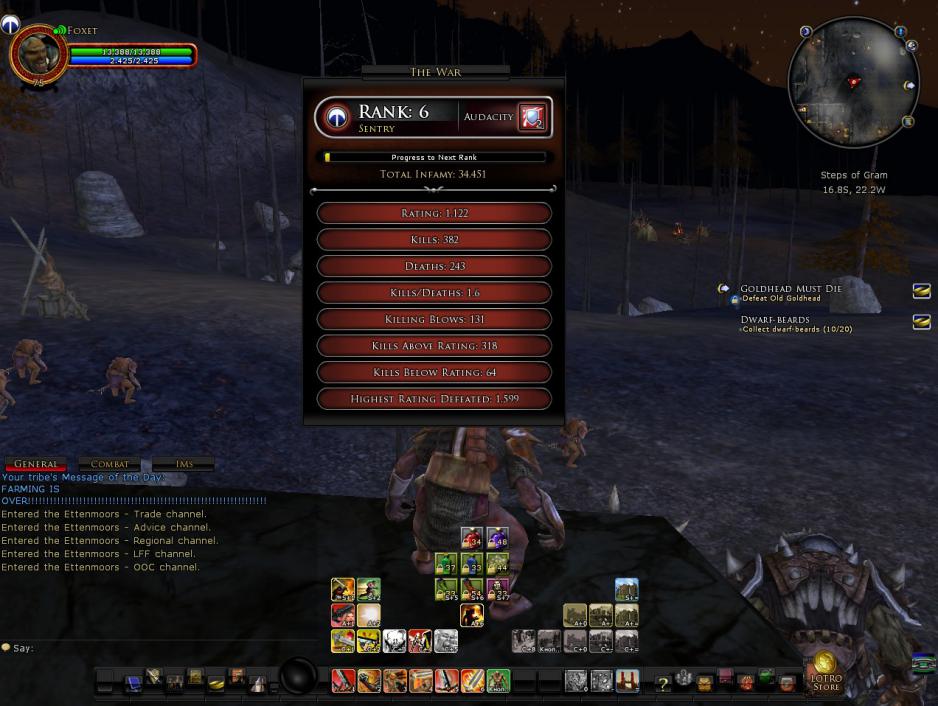Open the Combat chat tab
Screen dimensions: 938x706
109,464
